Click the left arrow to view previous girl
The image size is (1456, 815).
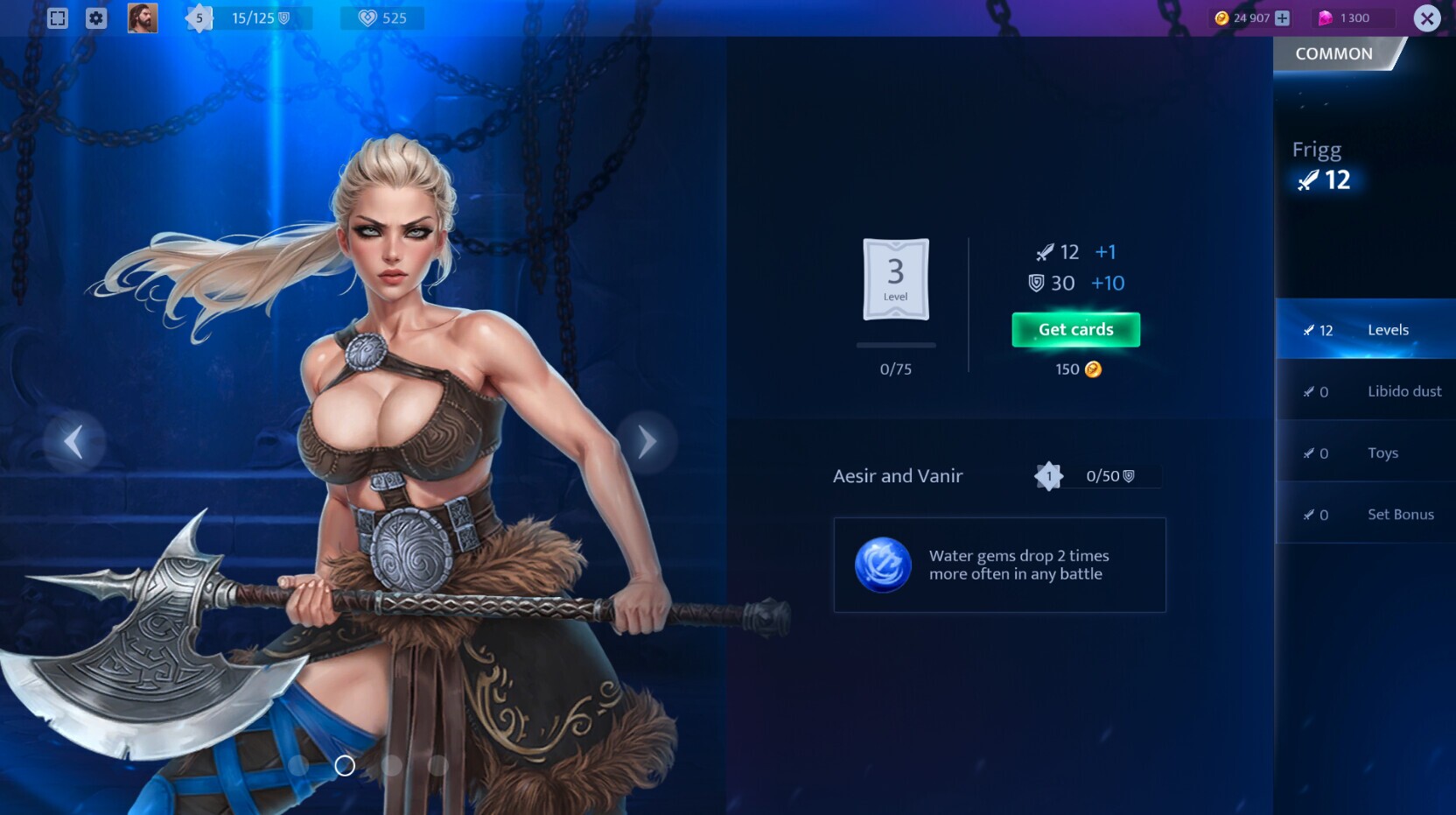click(73, 440)
